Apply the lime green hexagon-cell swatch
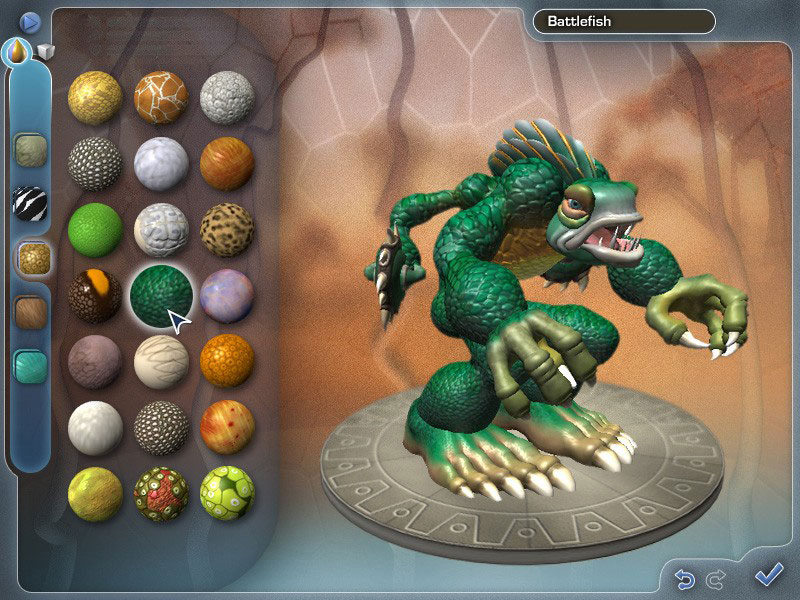The width and height of the screenshot is (800, 600). tap(227, 494)
